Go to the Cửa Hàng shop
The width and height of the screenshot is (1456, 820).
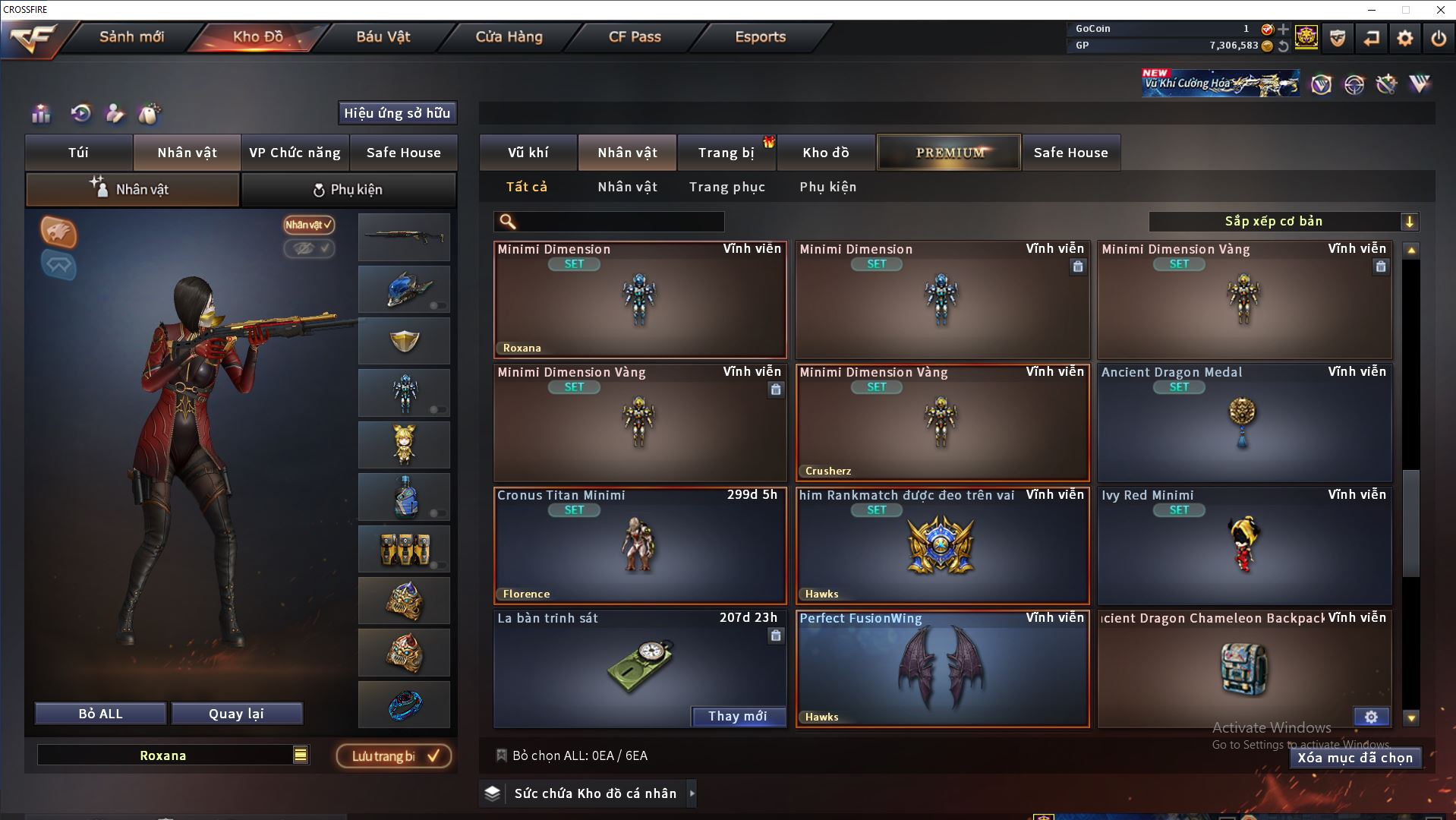click(509, 36)
